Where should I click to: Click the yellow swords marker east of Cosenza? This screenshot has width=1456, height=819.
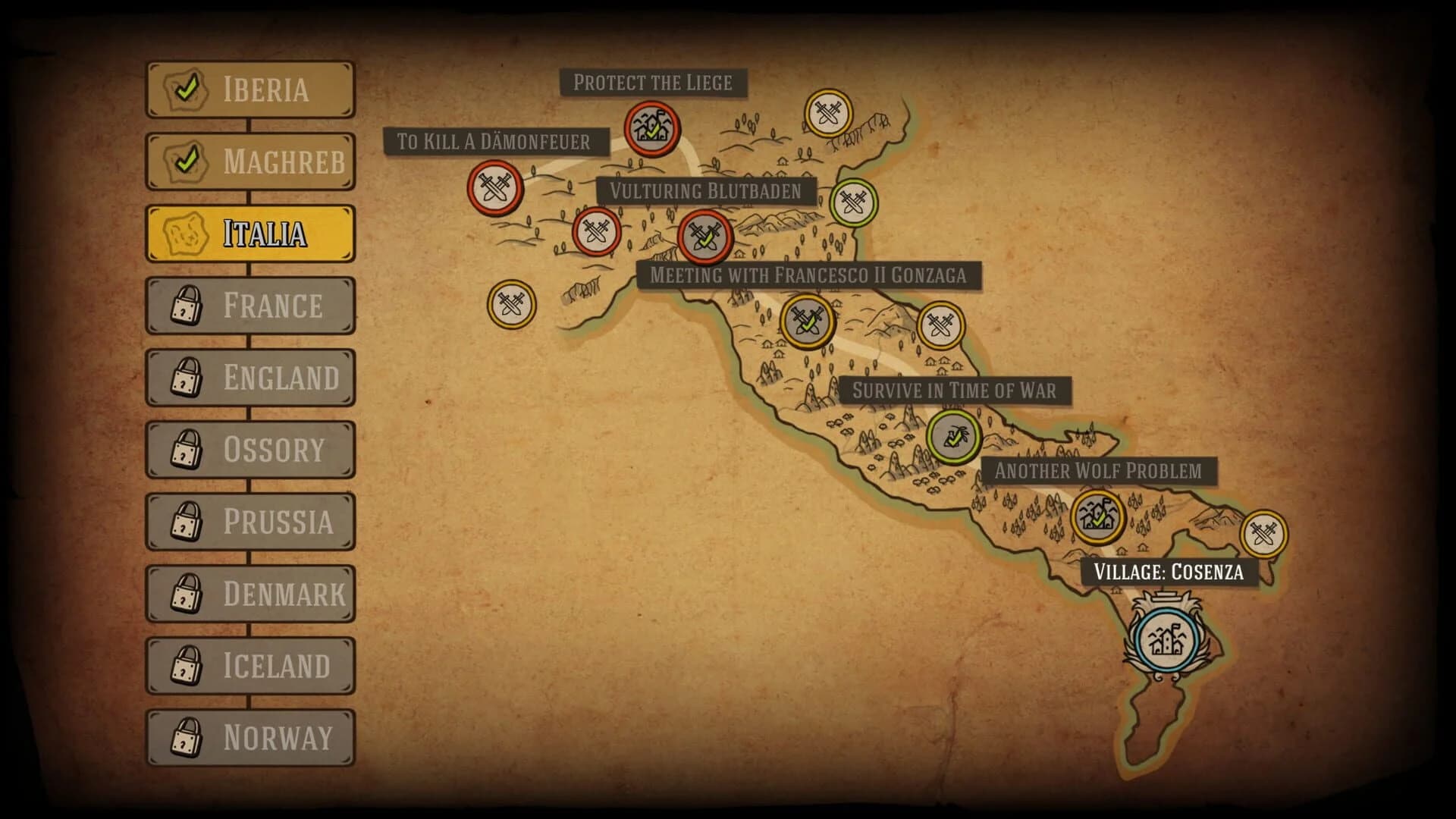(x=1265, y=534)
